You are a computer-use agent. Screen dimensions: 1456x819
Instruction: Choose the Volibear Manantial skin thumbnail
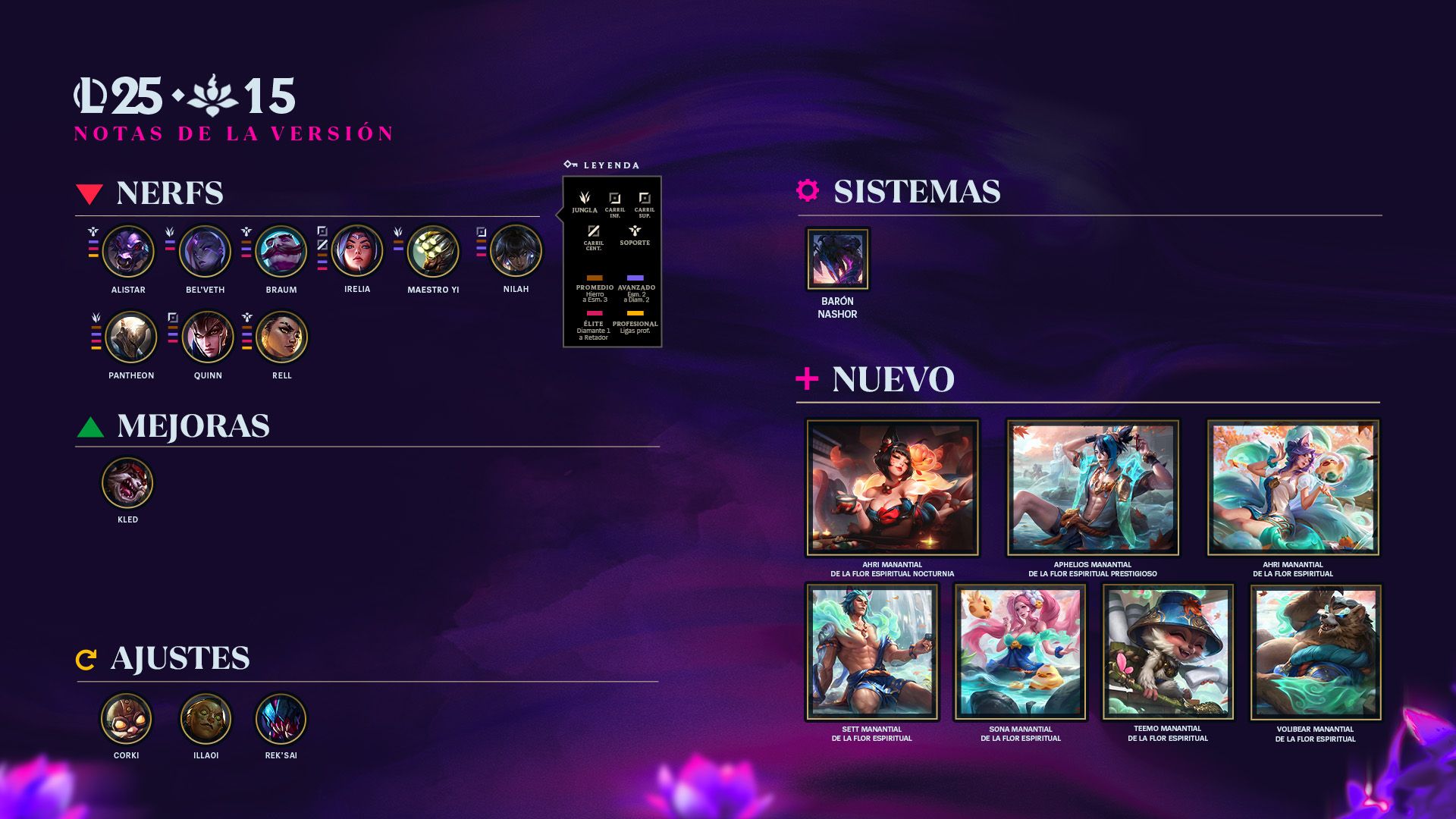point(1316,652)
